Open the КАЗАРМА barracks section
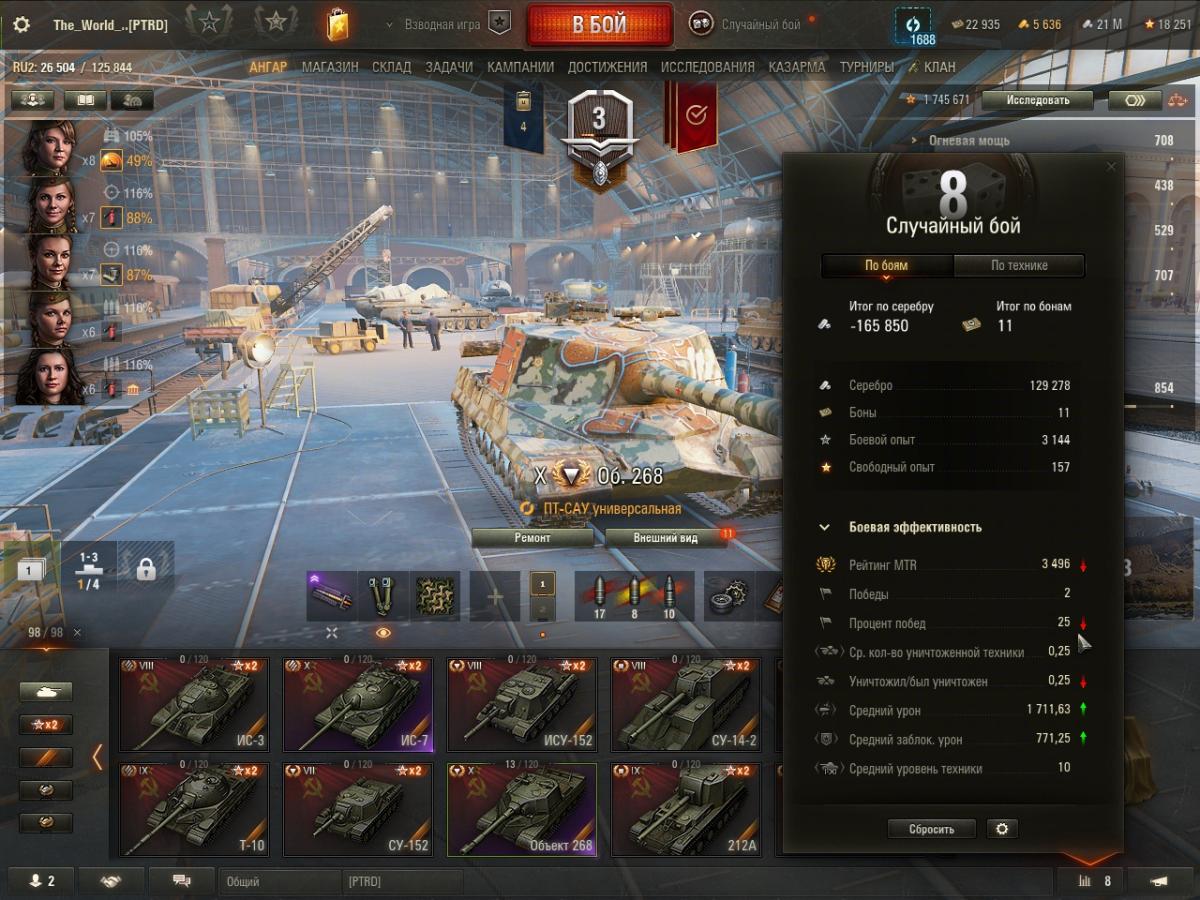 797,67
